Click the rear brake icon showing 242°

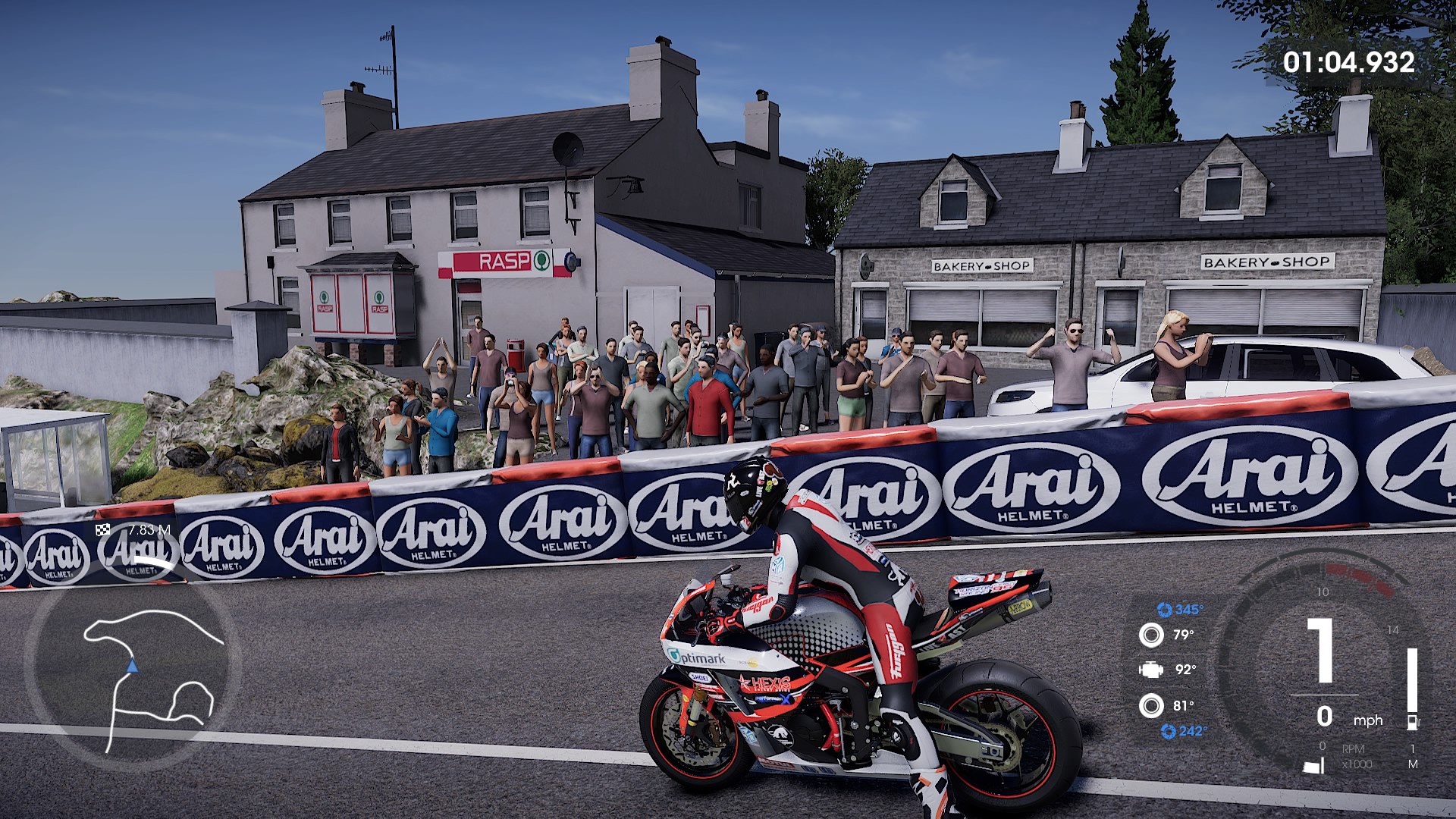(x=1168, y=731)
